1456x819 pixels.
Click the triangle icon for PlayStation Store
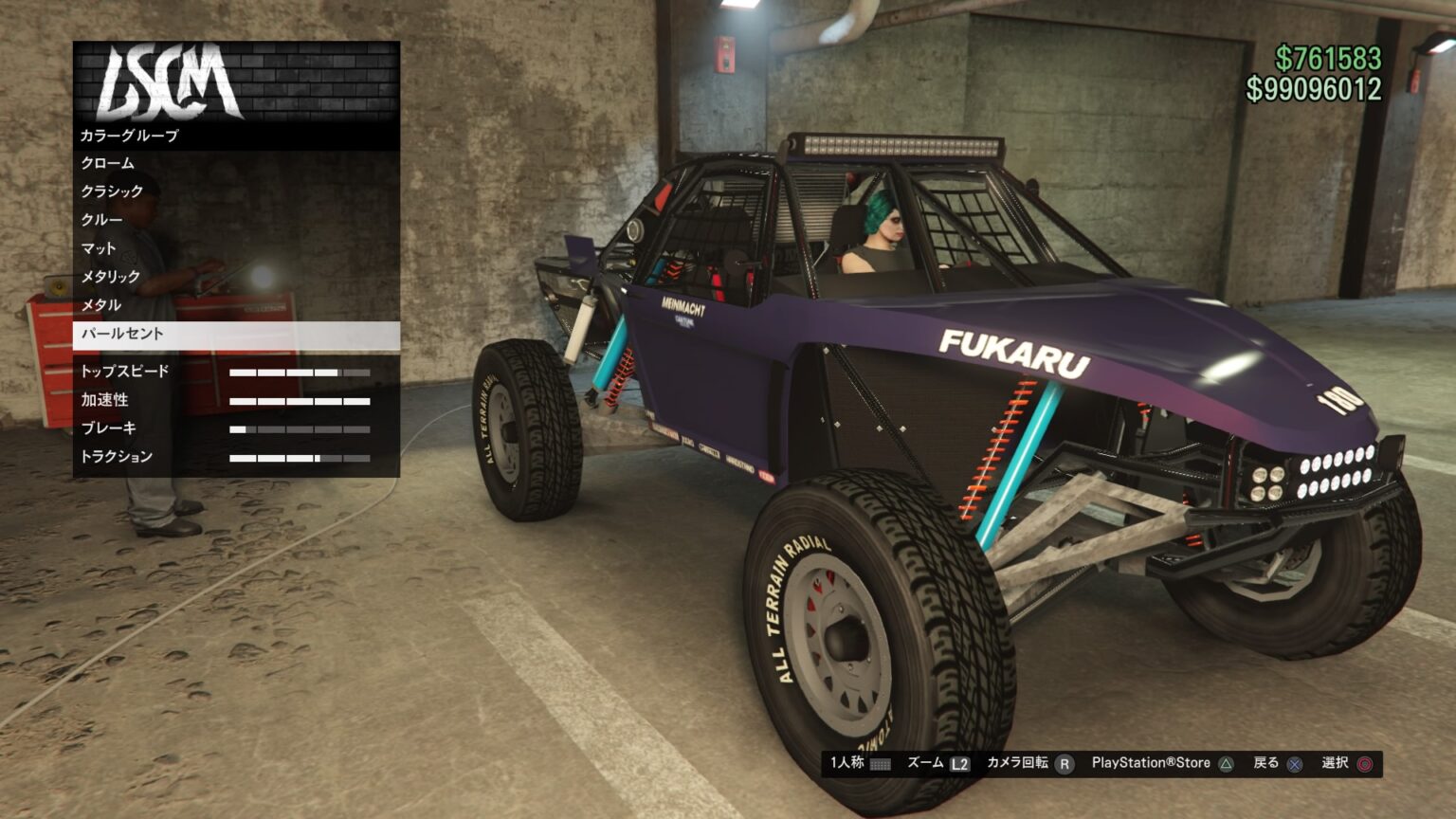click(x=1225, y=763)
